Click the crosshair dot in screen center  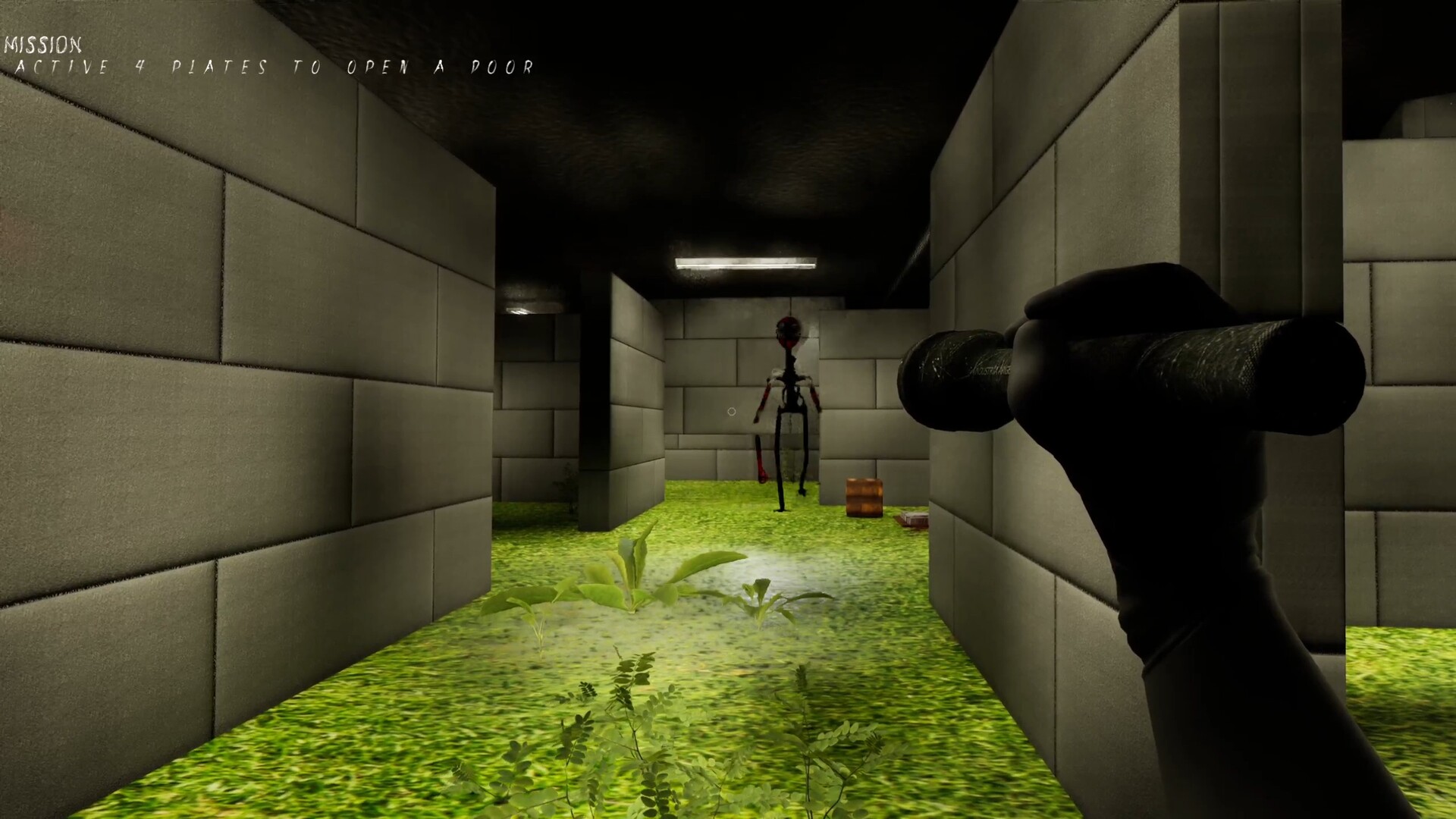pyautogui.click(x=730, y=410)
